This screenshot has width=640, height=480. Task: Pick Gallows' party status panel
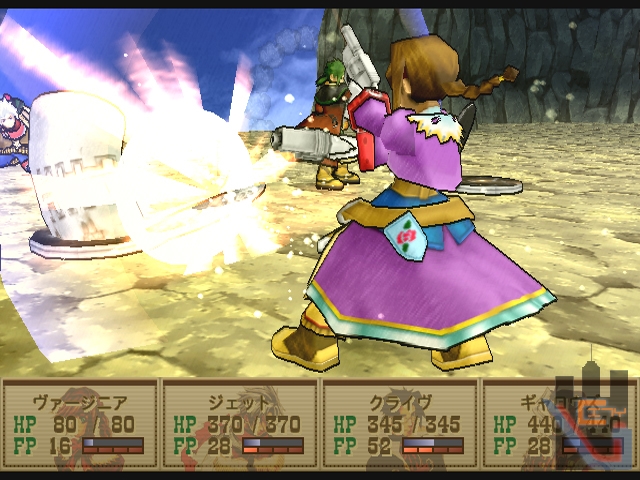point(530,430)
